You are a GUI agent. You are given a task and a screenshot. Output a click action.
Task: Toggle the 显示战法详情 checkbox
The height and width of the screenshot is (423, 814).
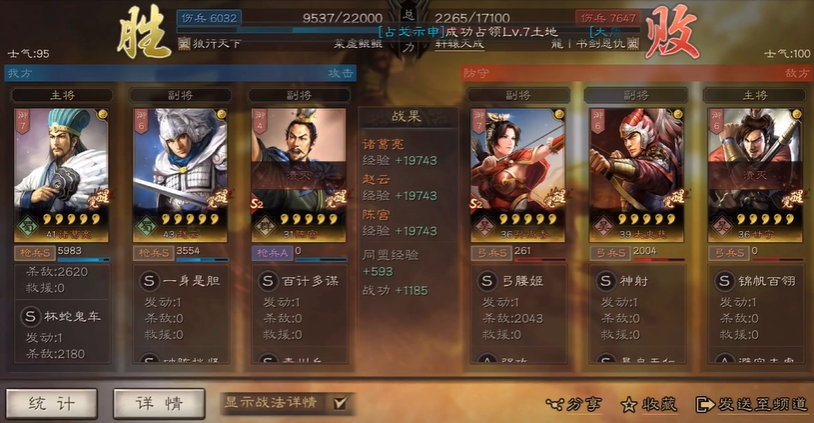[341, 403]
